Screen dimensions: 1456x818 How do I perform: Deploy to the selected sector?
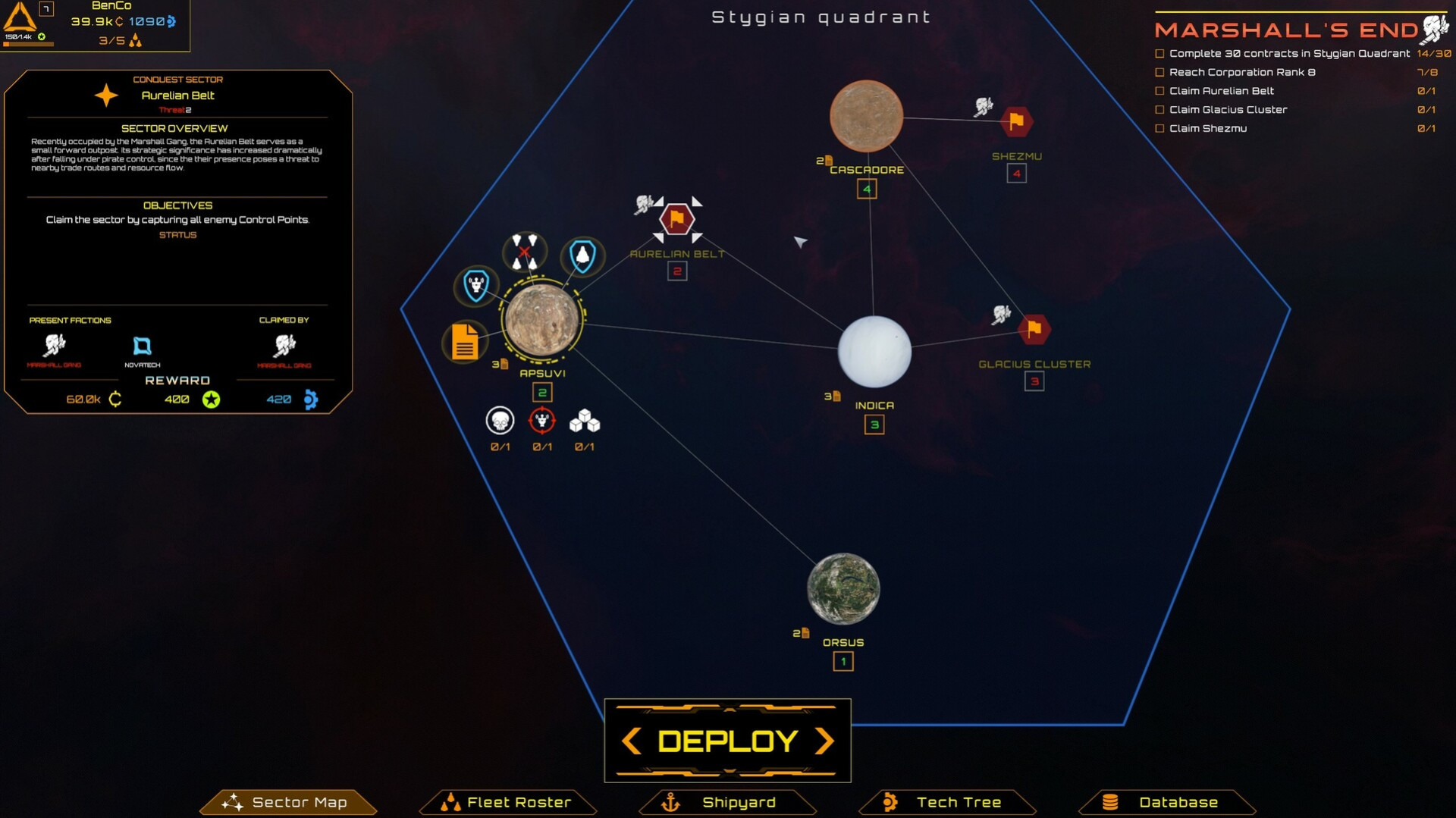pyautogui.click(x=727, y=741)
